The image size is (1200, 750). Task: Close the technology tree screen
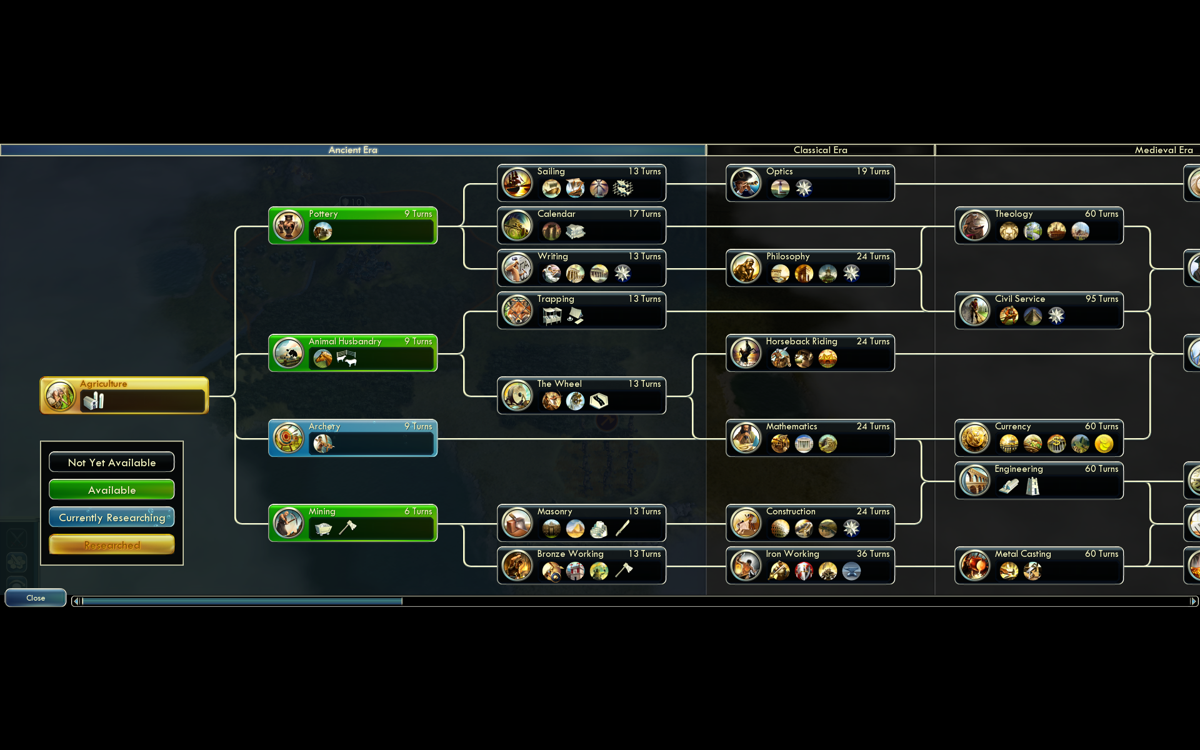(x=36, y=598)
